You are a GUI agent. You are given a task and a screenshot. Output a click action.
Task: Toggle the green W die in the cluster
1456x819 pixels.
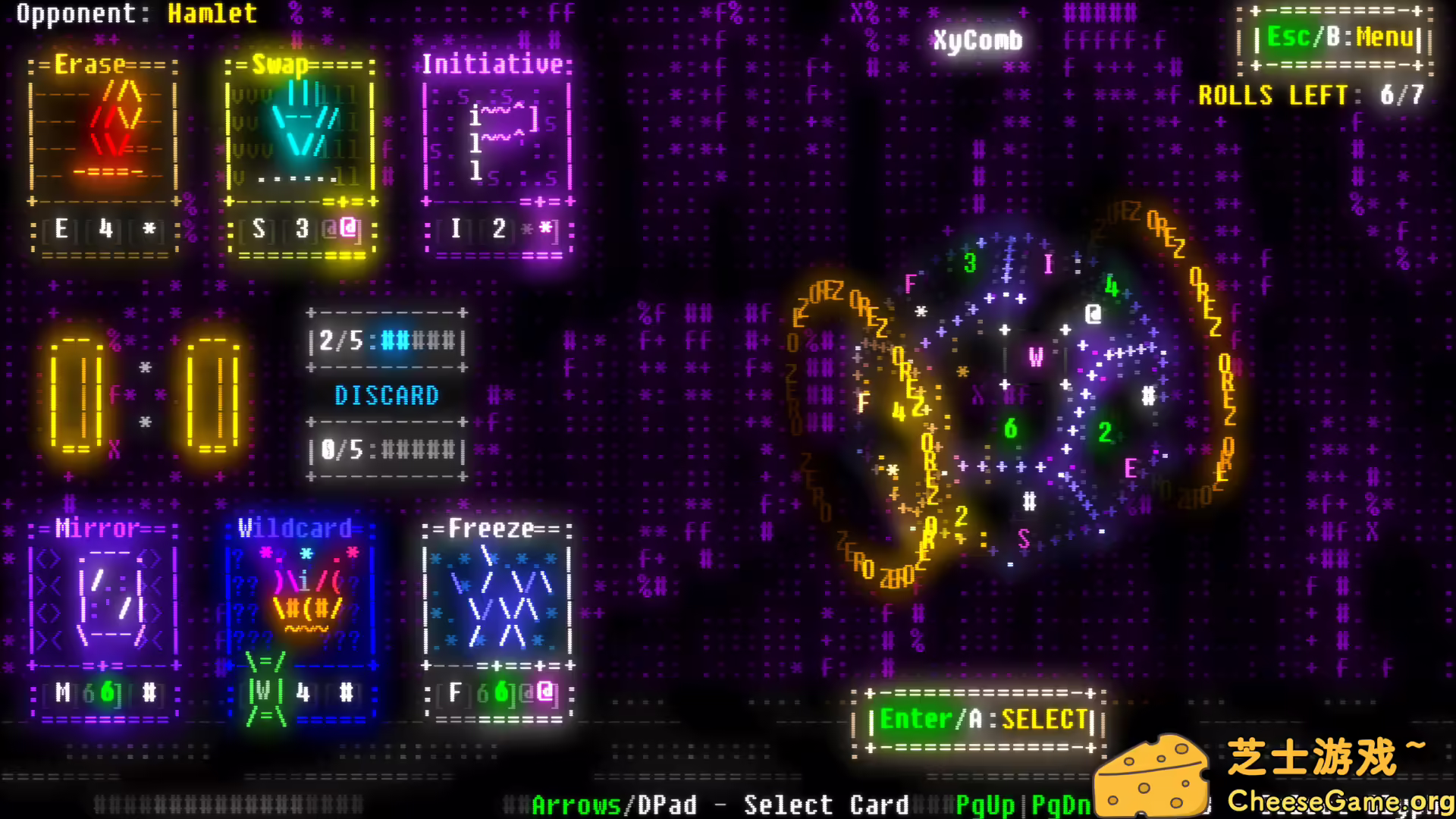(x=1036, y=356)
